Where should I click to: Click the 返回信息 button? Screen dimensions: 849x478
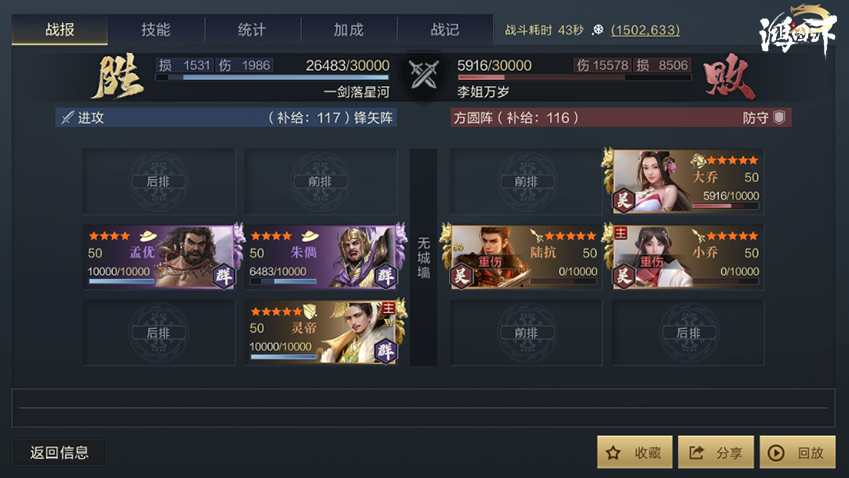(x=59, y=452)
